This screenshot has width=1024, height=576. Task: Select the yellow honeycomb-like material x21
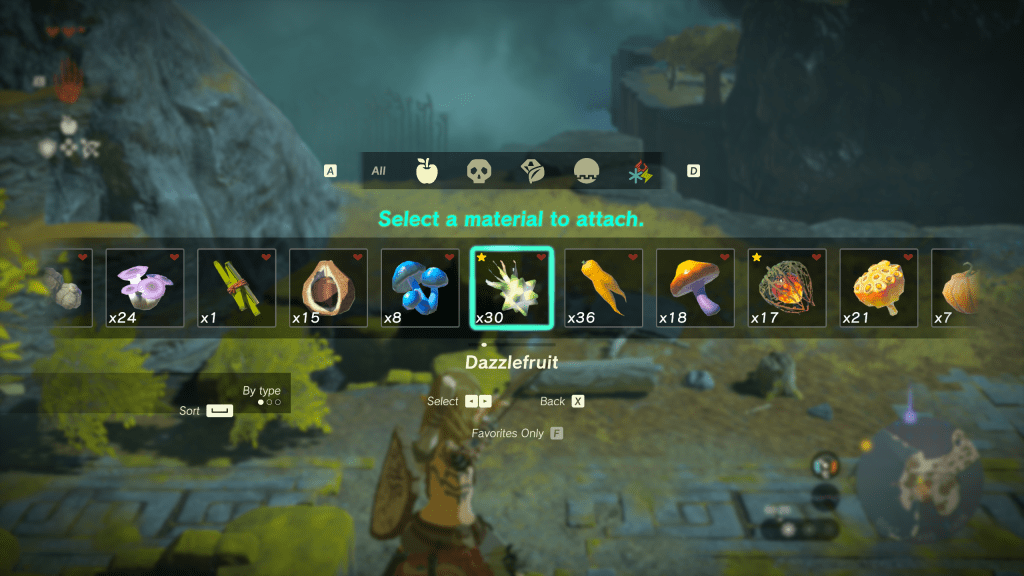878,288
